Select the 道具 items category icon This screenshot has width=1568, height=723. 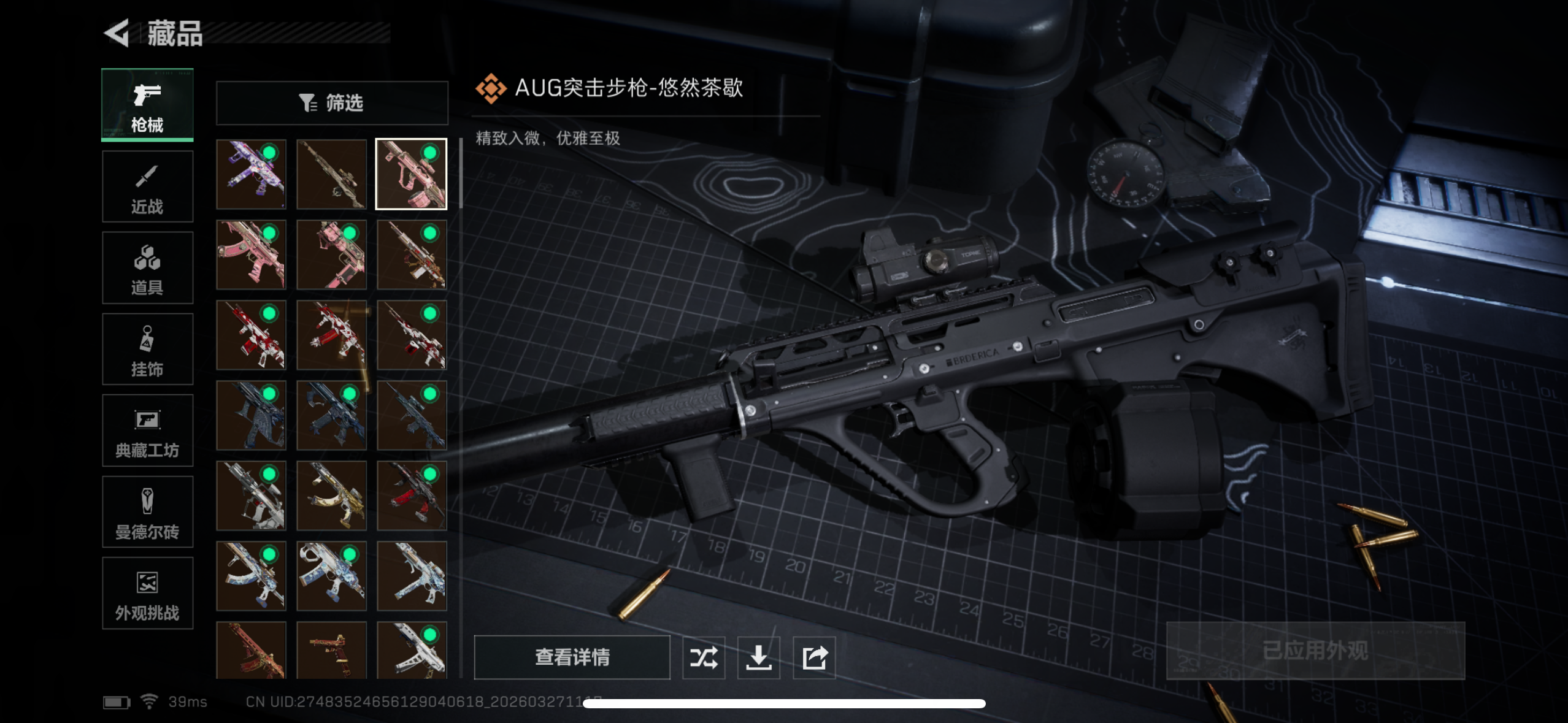[147, 267]
